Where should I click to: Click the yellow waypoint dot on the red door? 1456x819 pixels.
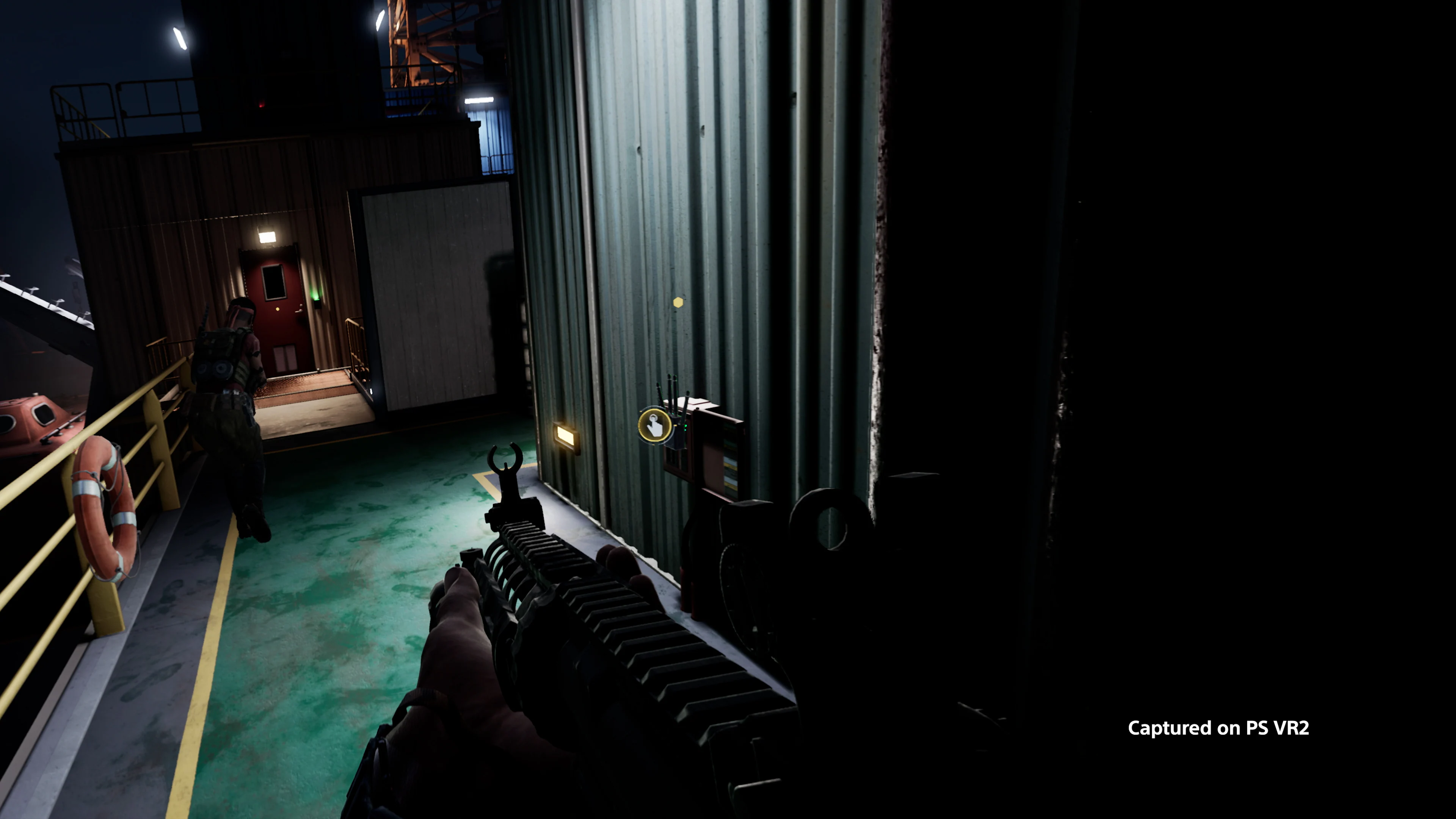278,309
